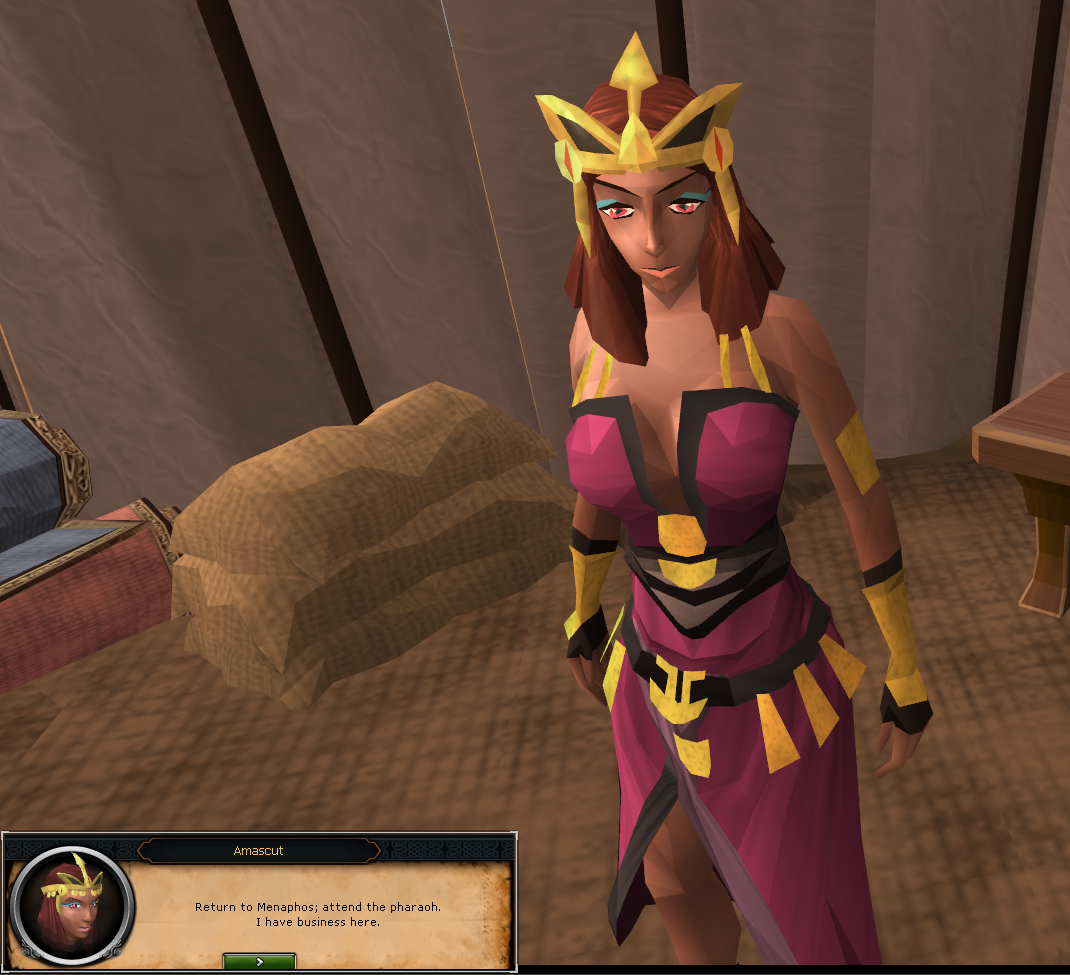
Task: Continue Amascut's dialogue with the green arrow button
Action: 259,961
